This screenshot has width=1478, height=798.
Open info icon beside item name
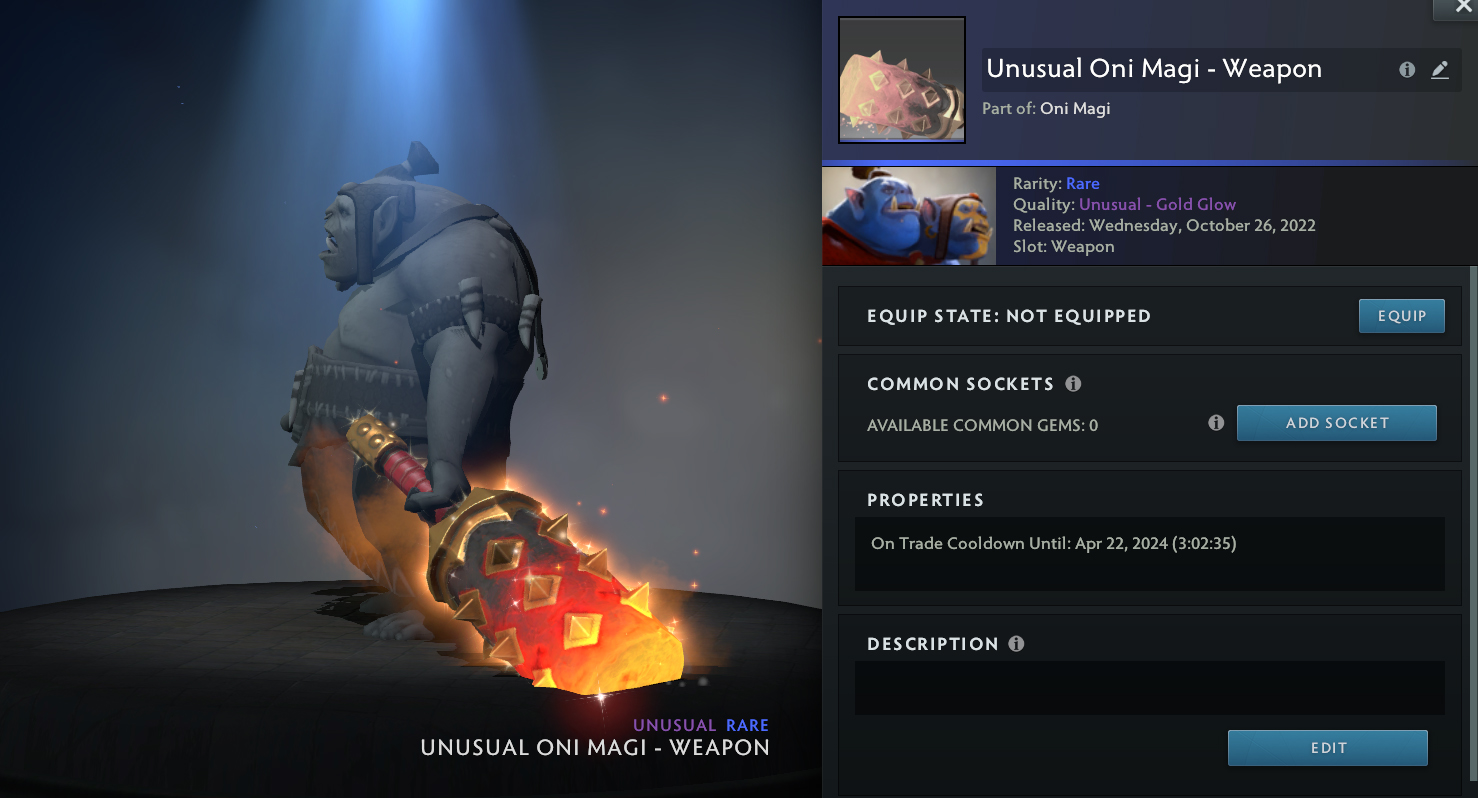click(1407, 70)
